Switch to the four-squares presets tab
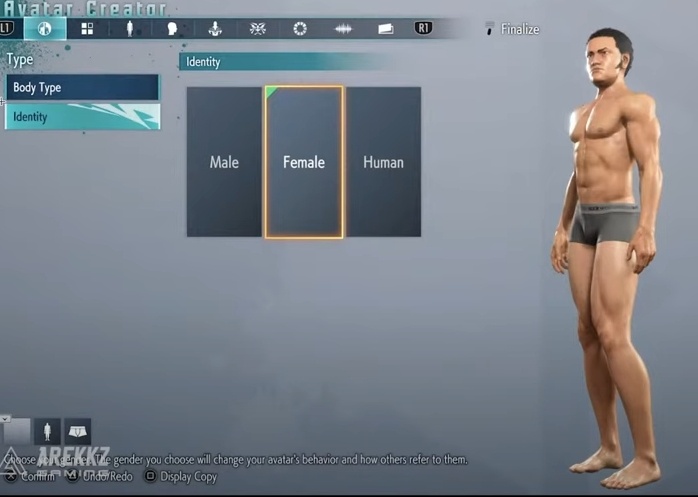Image resolution: width=698 pixels, height=497 pixels. [x=88, y=29]
